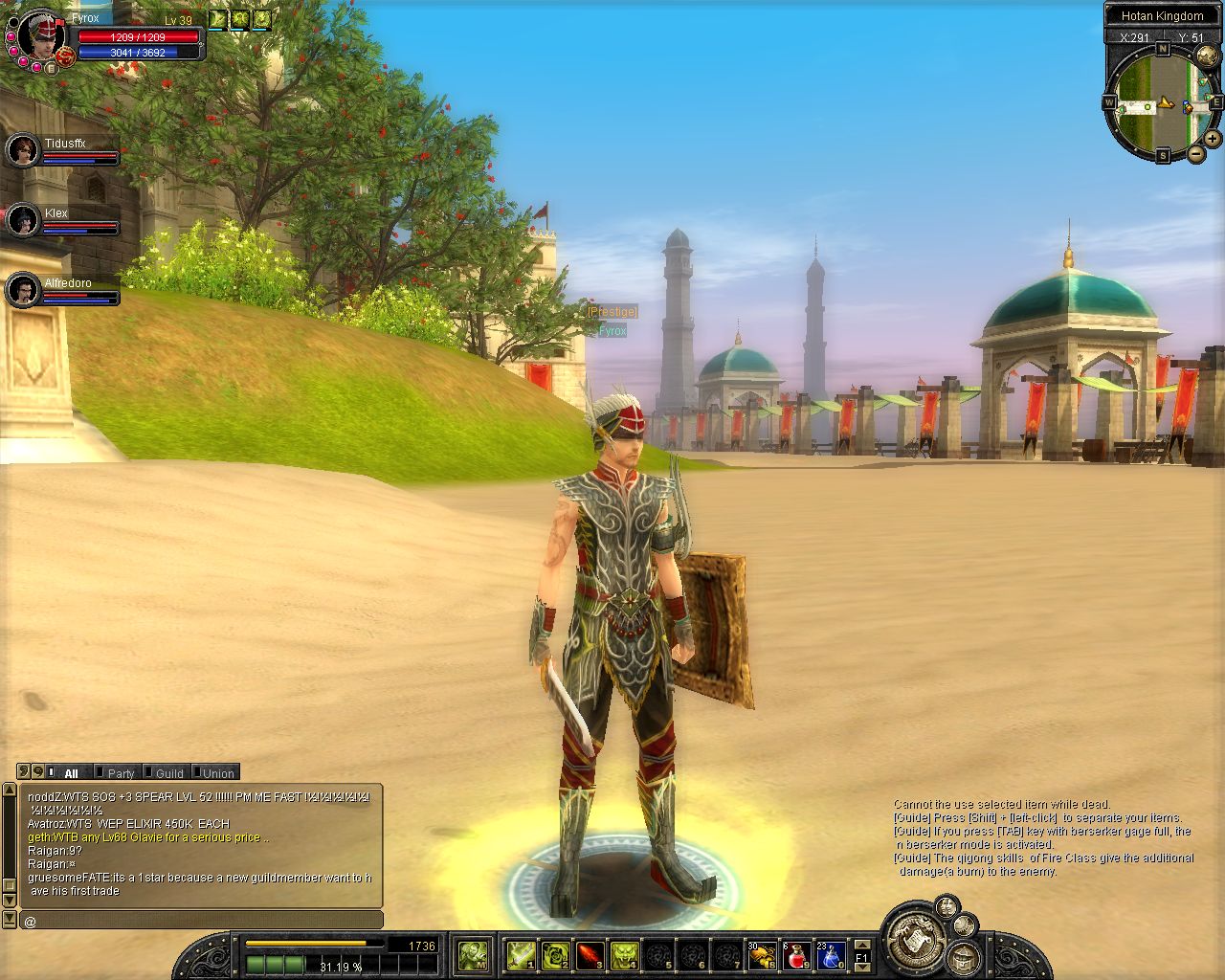Screen dimensions: 1225x980
Task: Show the All chat tab
Action: (x=70, y=773)
